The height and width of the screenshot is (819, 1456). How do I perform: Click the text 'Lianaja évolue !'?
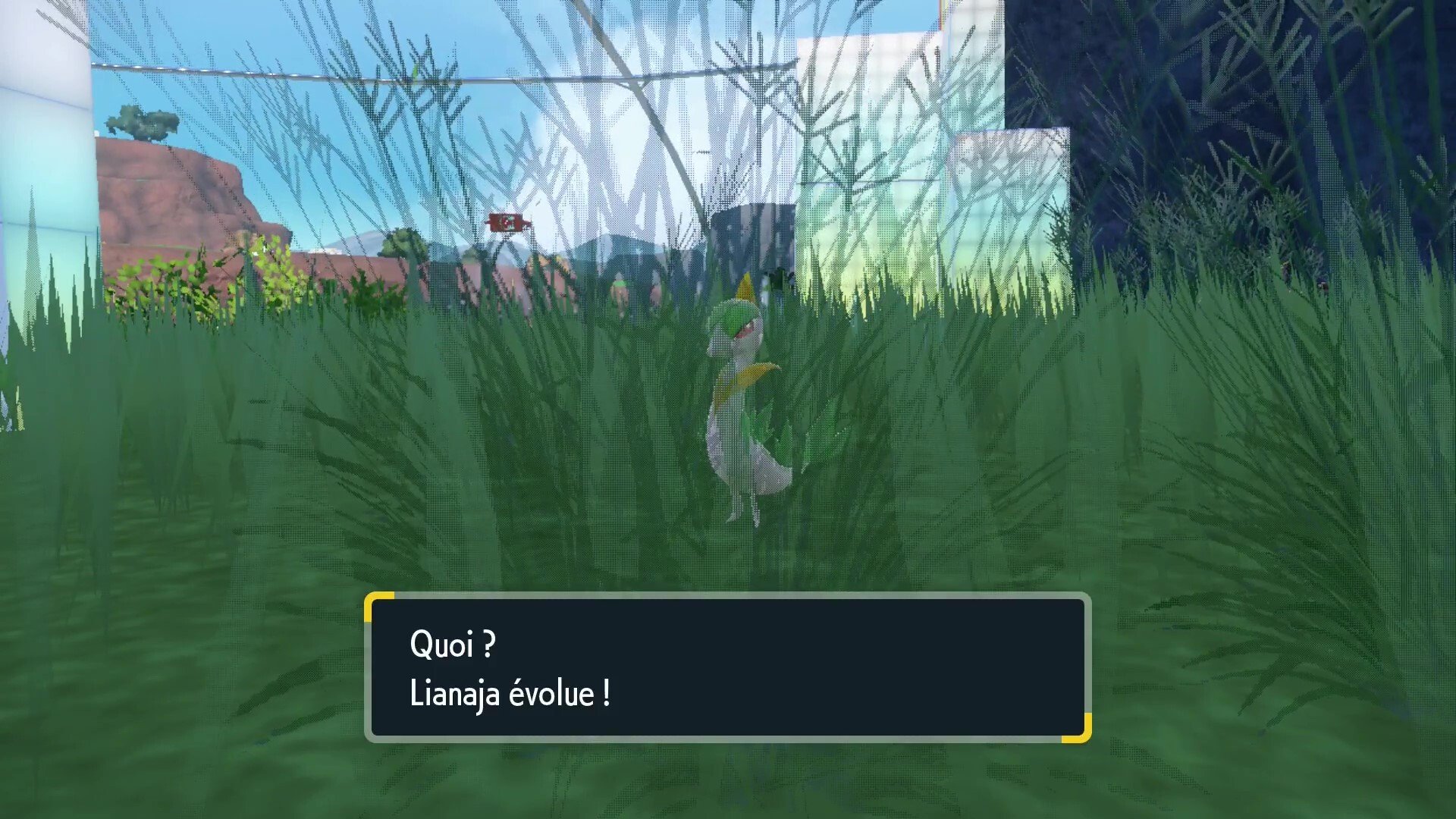(x=510, y=692)
